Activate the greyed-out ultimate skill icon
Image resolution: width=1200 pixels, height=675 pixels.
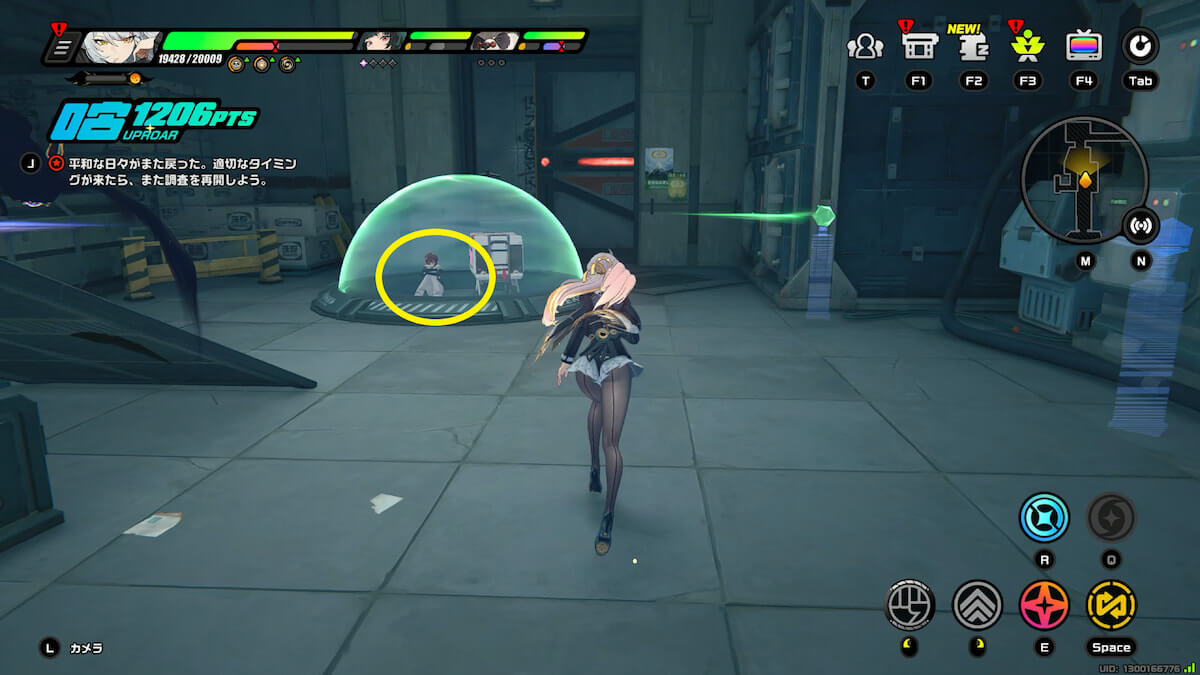(x=1111, y=517)
